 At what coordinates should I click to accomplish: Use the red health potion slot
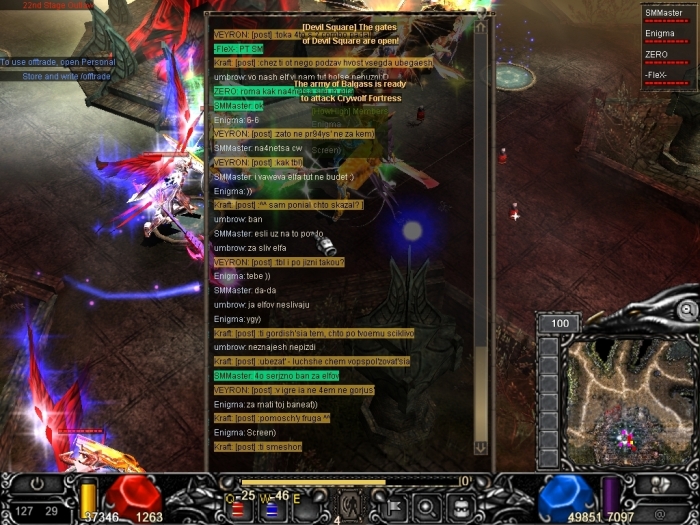click(x=239, y=508)
